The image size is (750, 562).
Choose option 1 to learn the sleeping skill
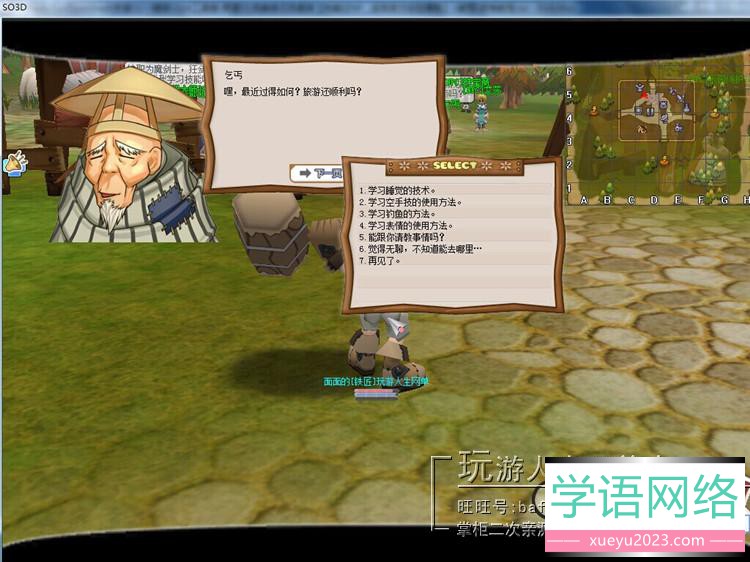point(400,190)
